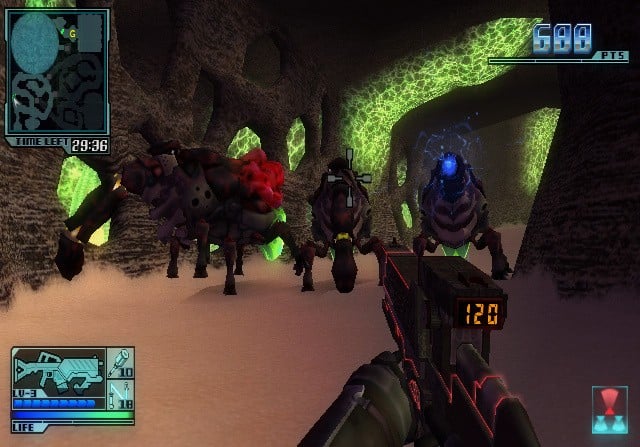
Task: Click the cave minimap
Action: [x=57, y=72]
